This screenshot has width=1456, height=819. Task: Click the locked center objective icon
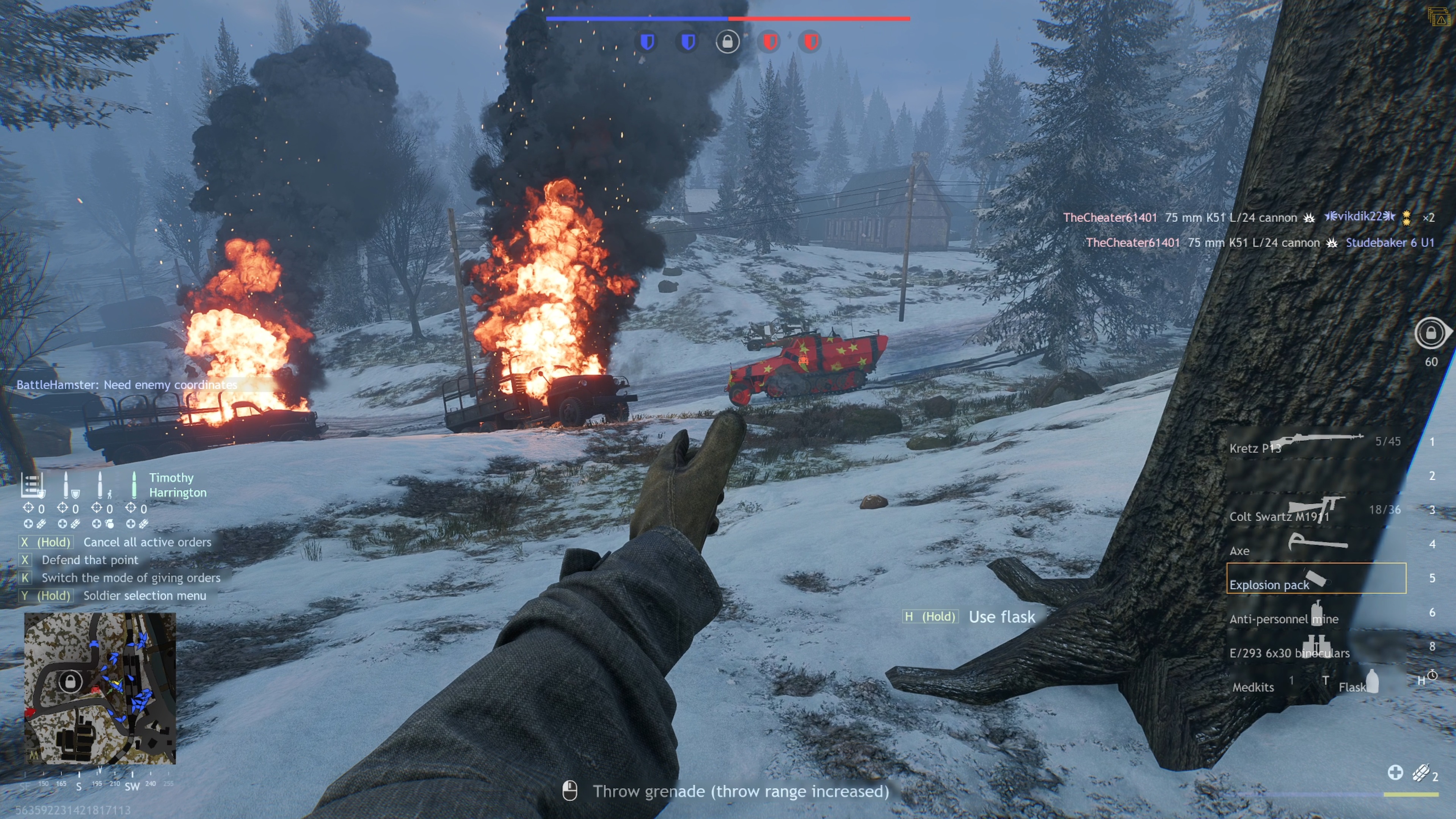click(x=728, y=42)
